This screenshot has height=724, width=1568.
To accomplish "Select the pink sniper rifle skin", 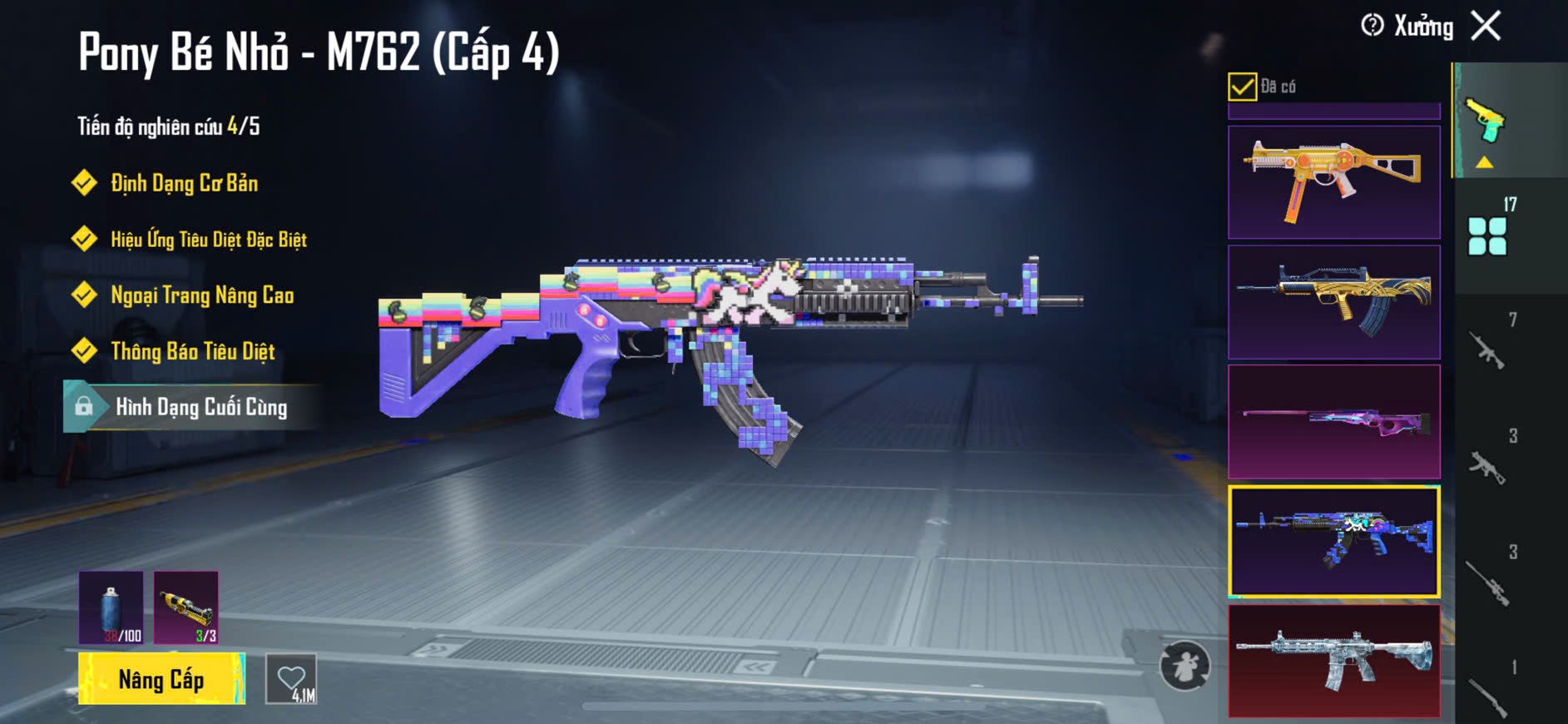I will (1333, 421).
